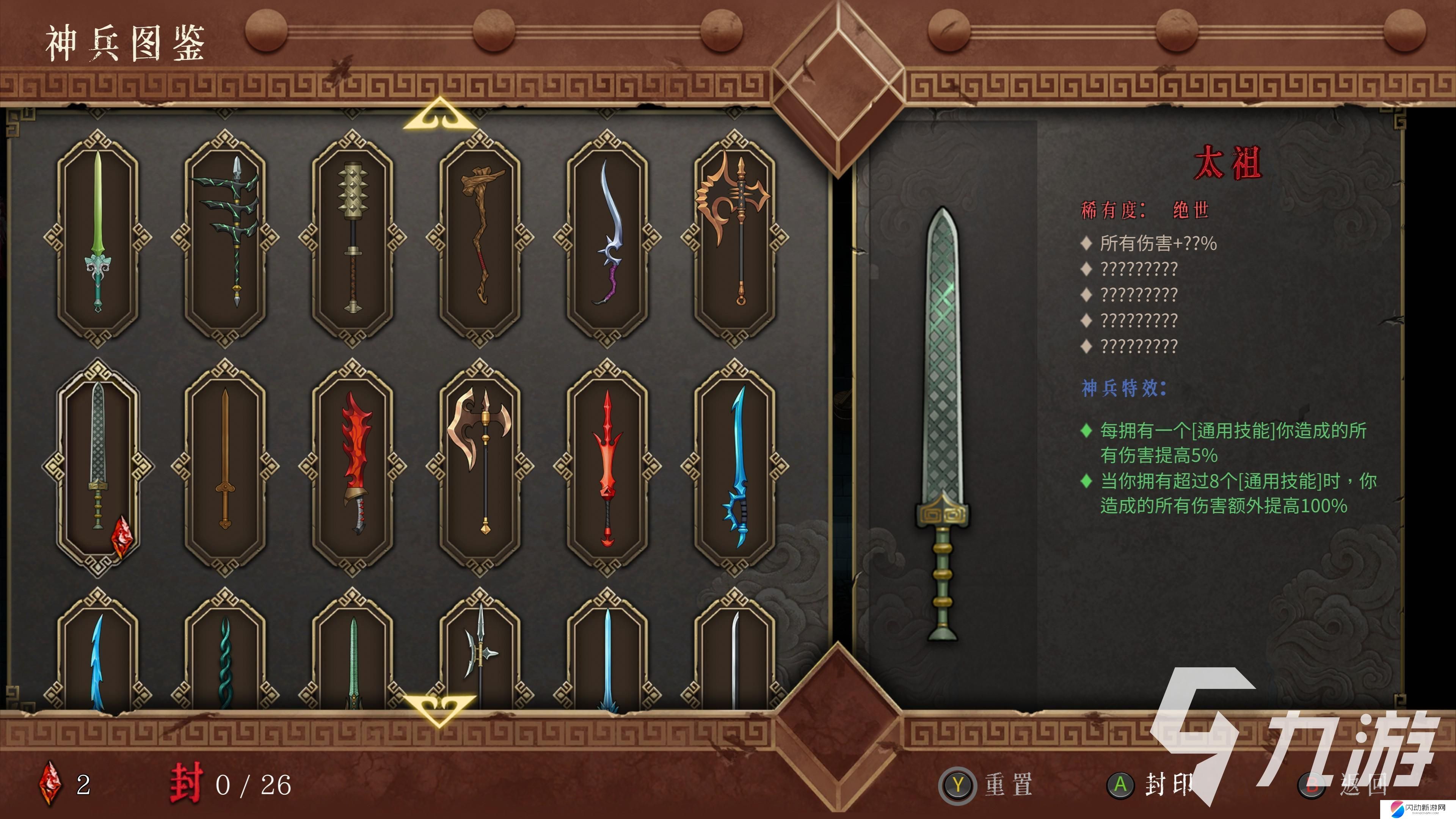
Task: Select the teal twisted serpent blade slot
Action: (225, 659)
